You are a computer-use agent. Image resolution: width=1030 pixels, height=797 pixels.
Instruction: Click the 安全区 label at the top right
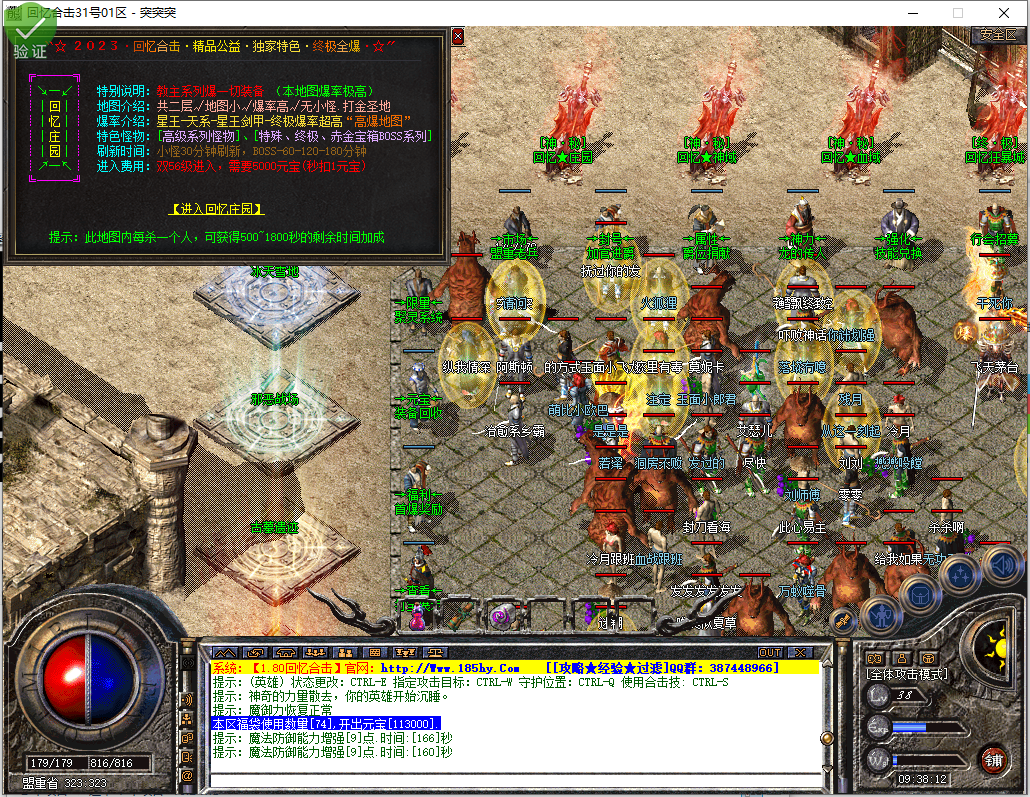[x=997, y=34]
